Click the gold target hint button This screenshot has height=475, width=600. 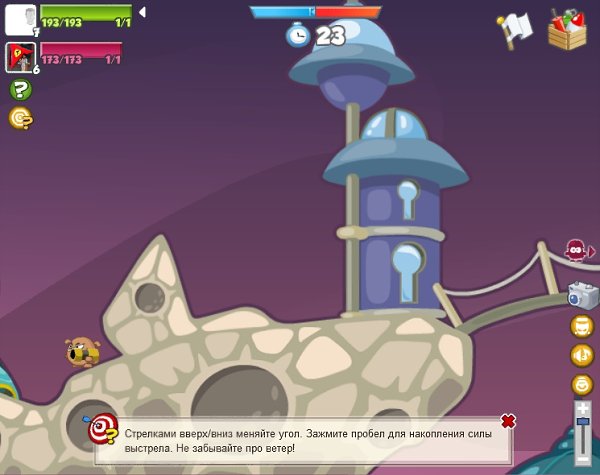(20, 118)
